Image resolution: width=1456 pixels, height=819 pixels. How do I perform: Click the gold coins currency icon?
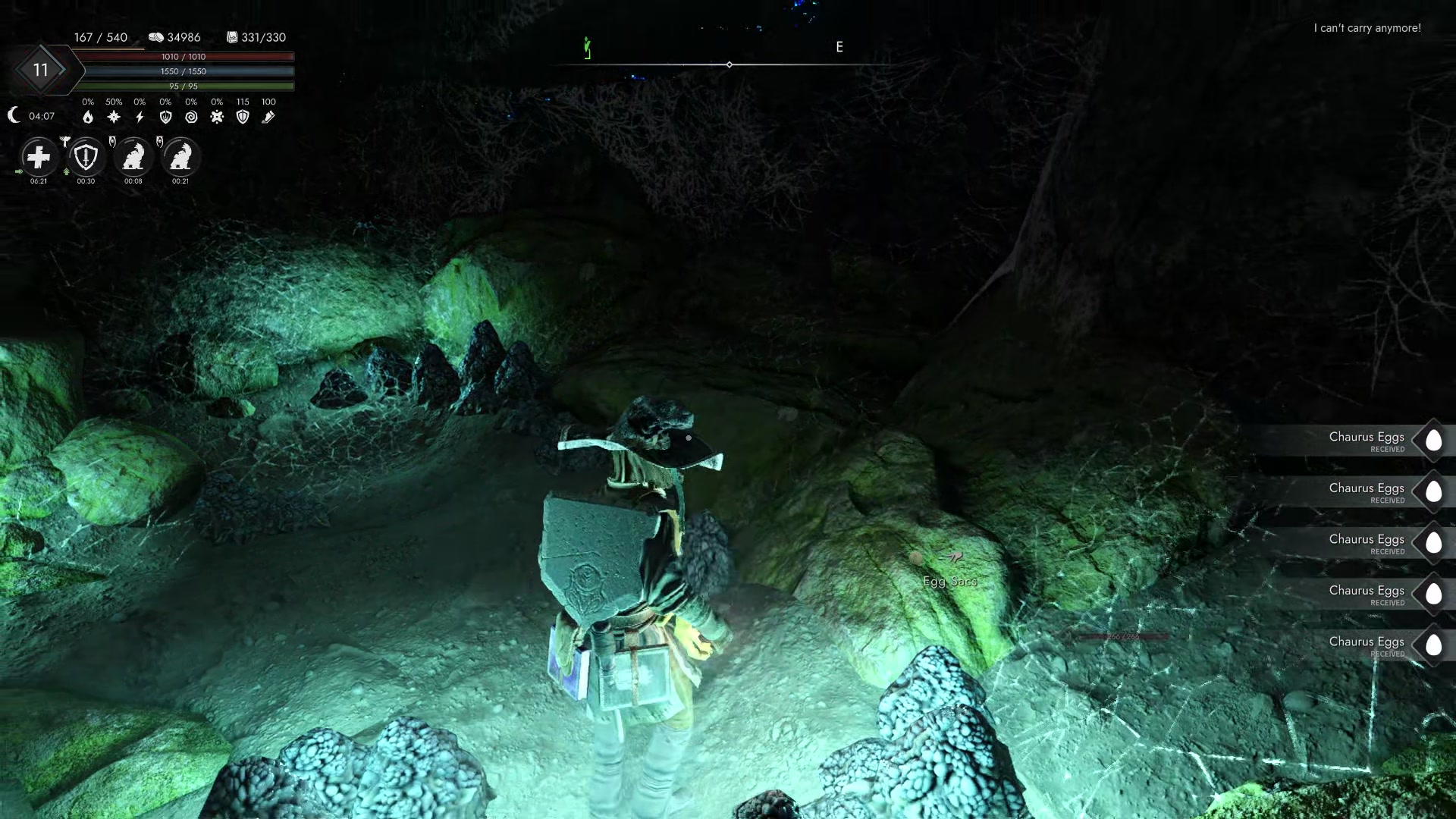pos(157,36)
